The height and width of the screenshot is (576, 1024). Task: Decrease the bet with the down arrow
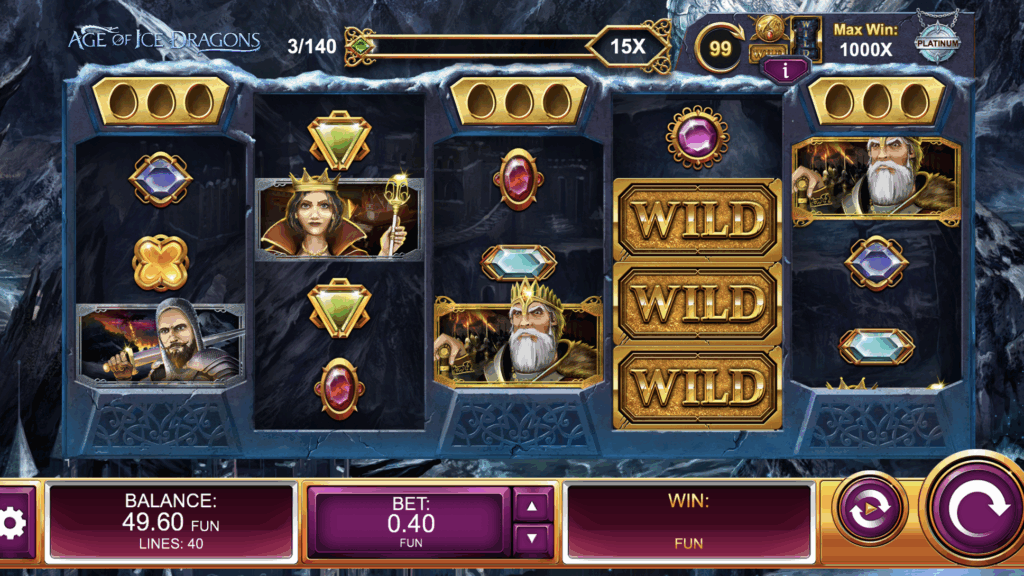532,538
